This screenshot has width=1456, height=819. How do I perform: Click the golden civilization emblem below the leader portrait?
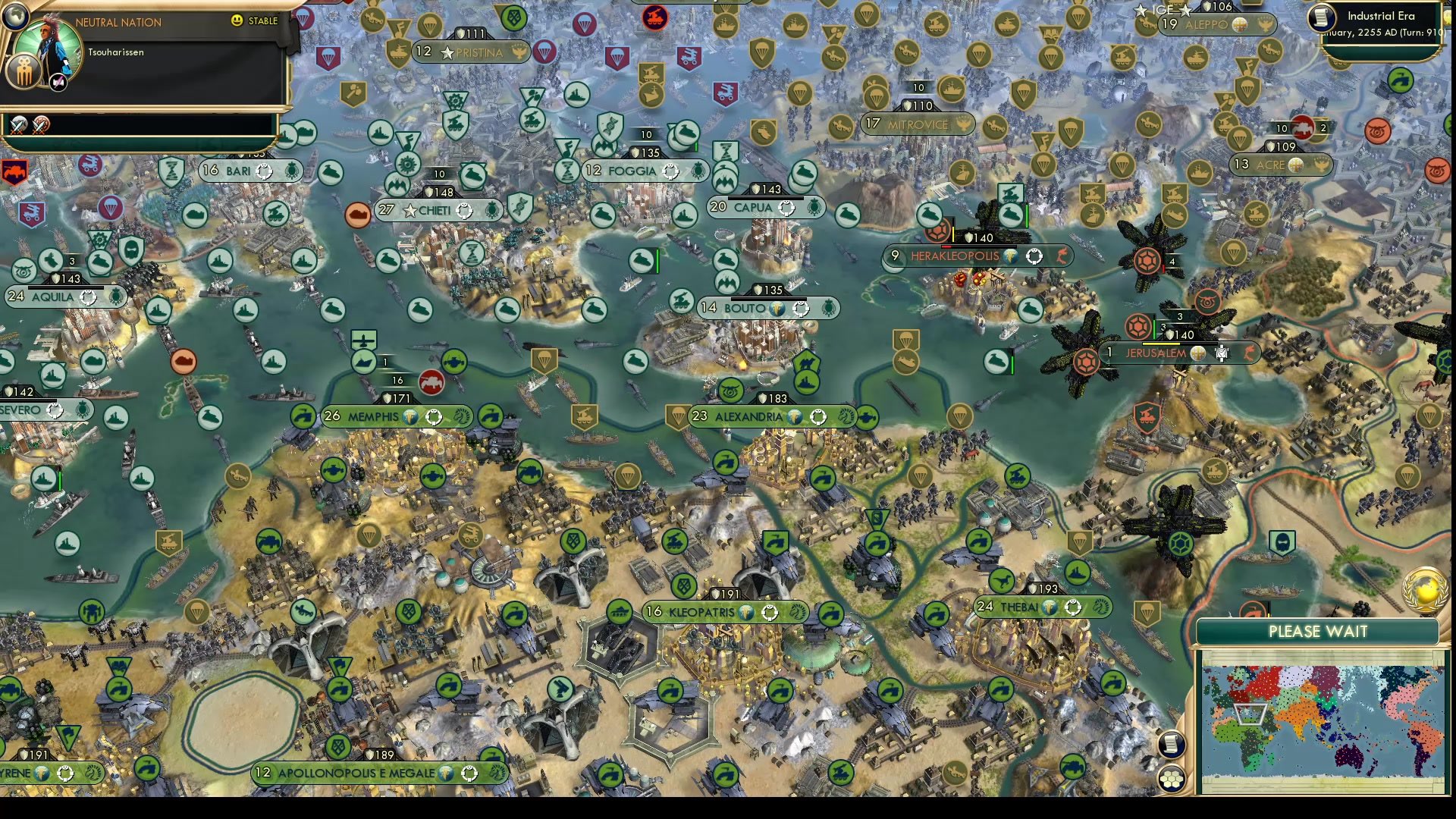tap(24, 72)
